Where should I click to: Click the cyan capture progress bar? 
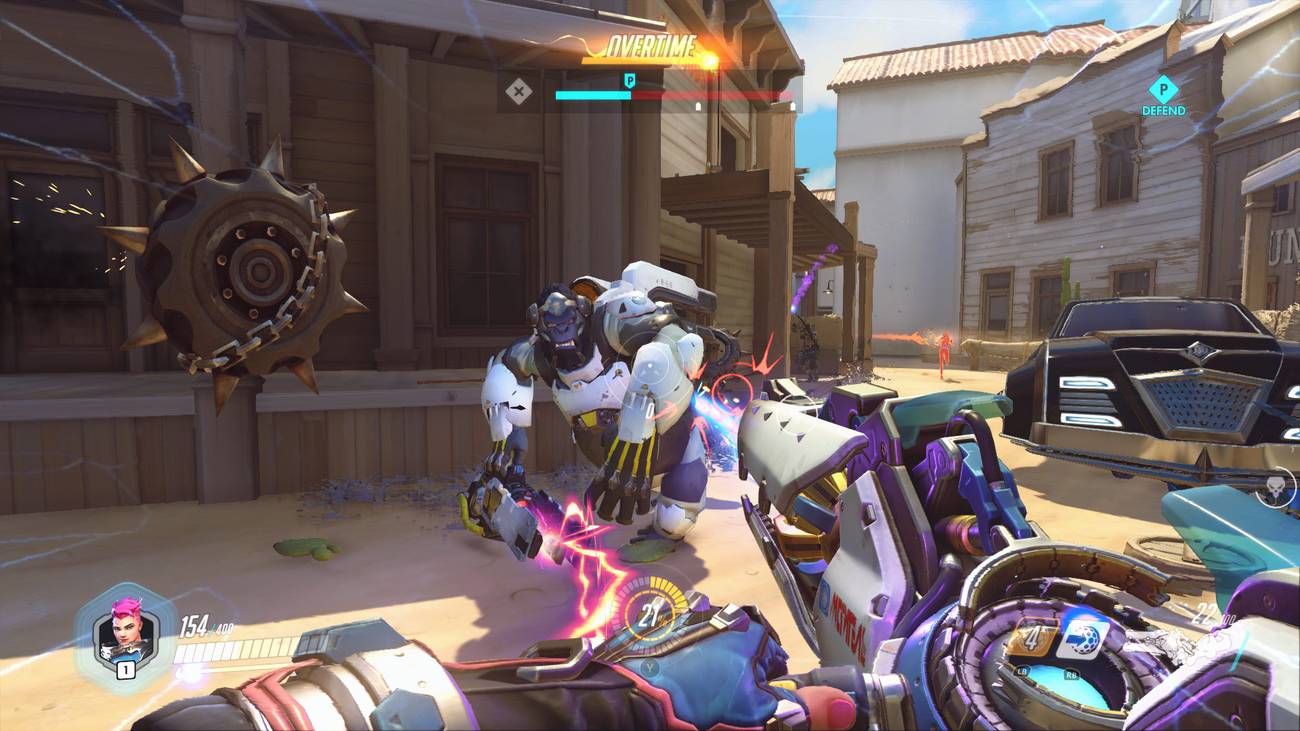[592, 95]
